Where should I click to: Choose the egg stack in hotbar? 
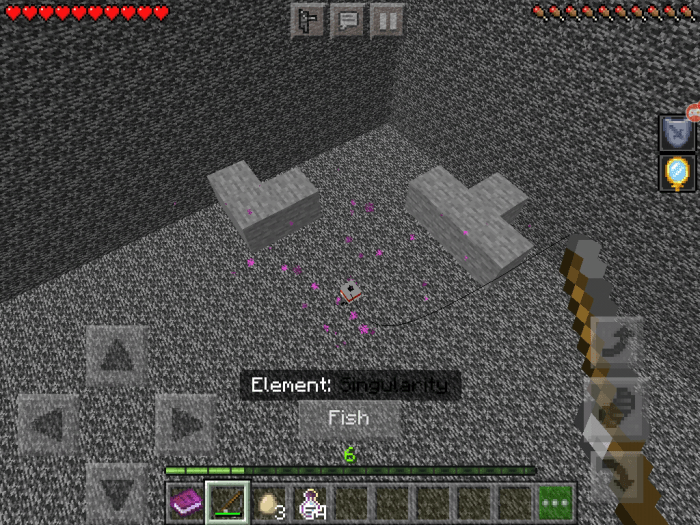point(268,502)
